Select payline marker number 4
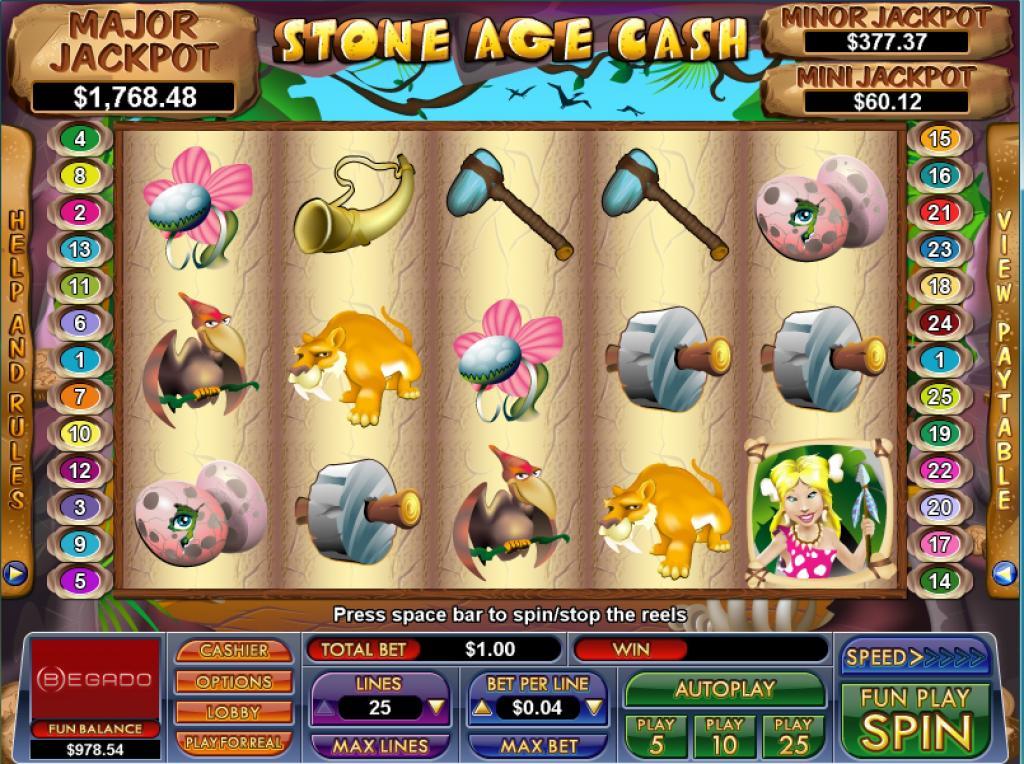Image resolution: width=1024 pixels, height=764 pixels. click(80, 139)
